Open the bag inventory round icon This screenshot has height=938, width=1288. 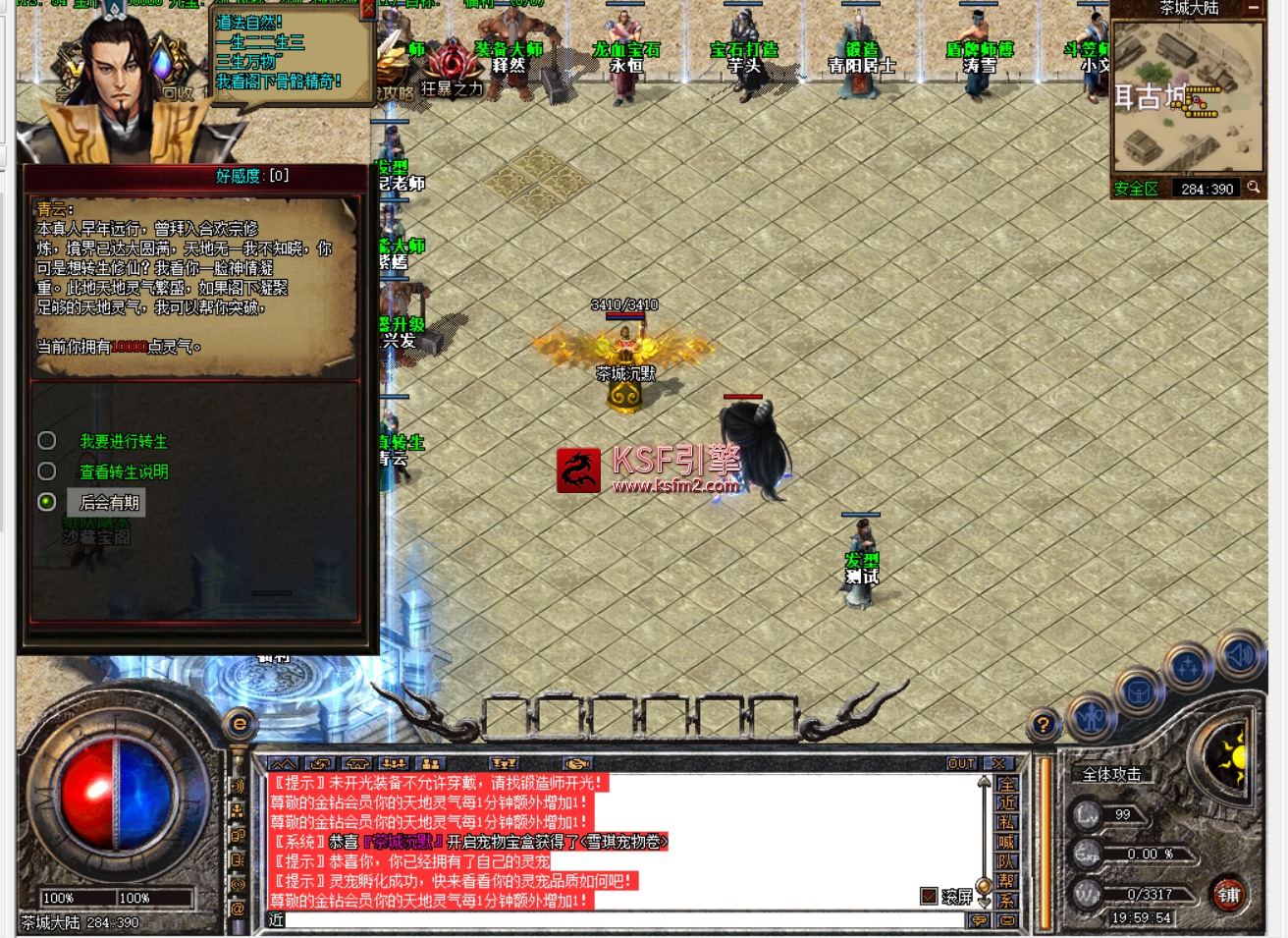(1139, 693)
